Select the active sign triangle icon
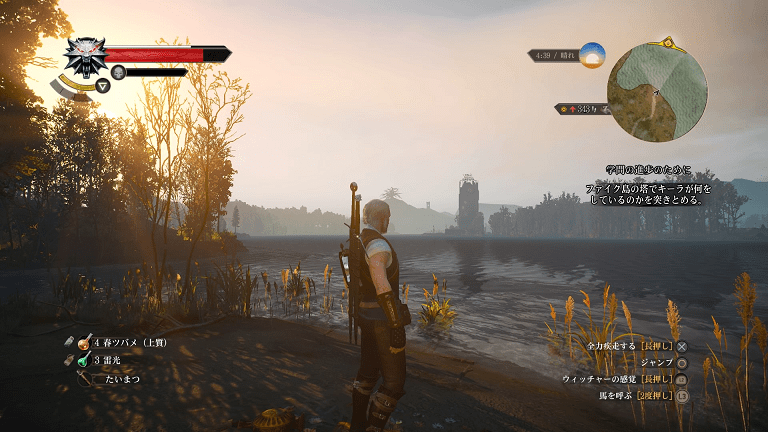 (x=102, y=86)
